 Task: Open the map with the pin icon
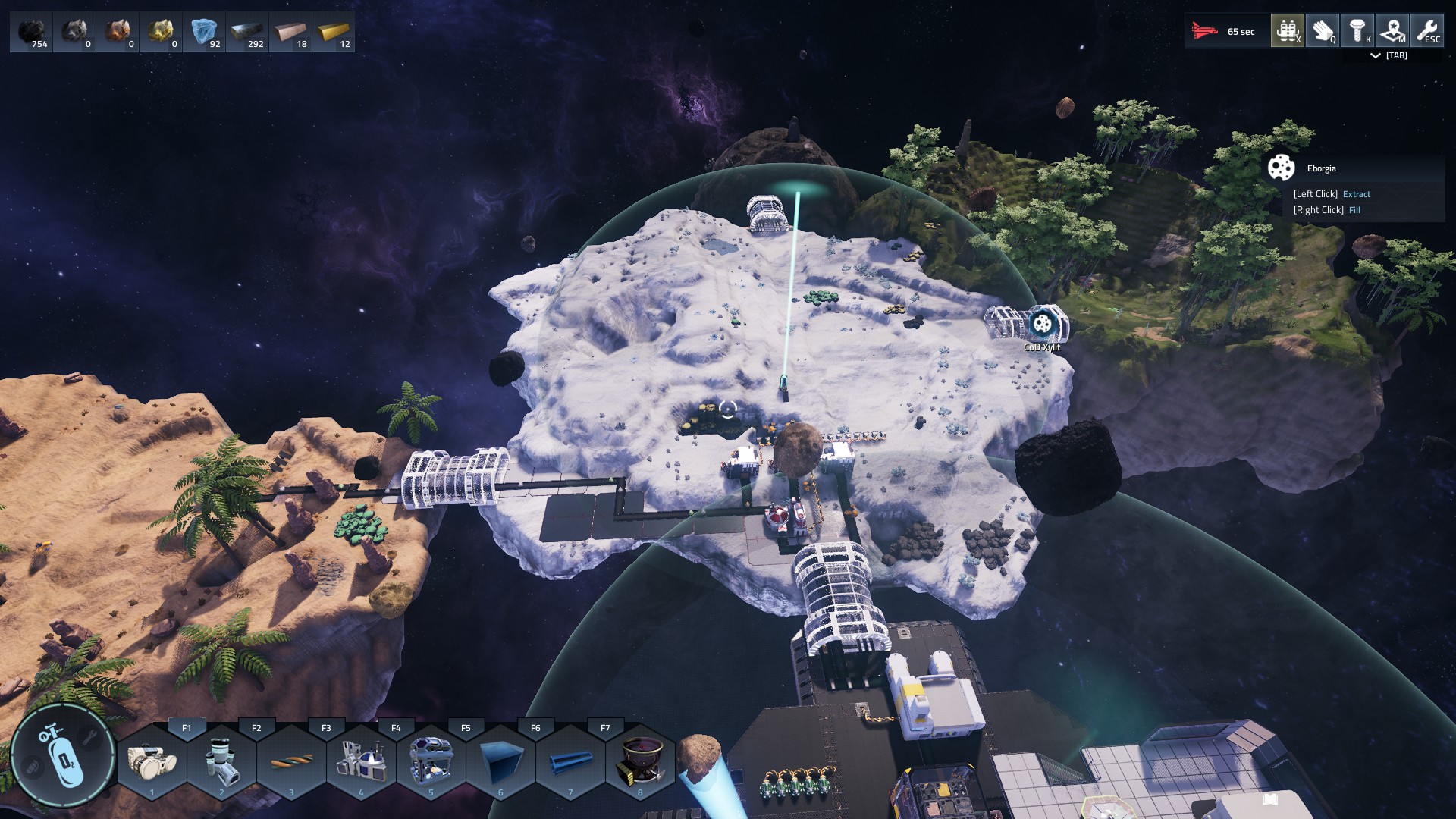[x=1392, y=31]
